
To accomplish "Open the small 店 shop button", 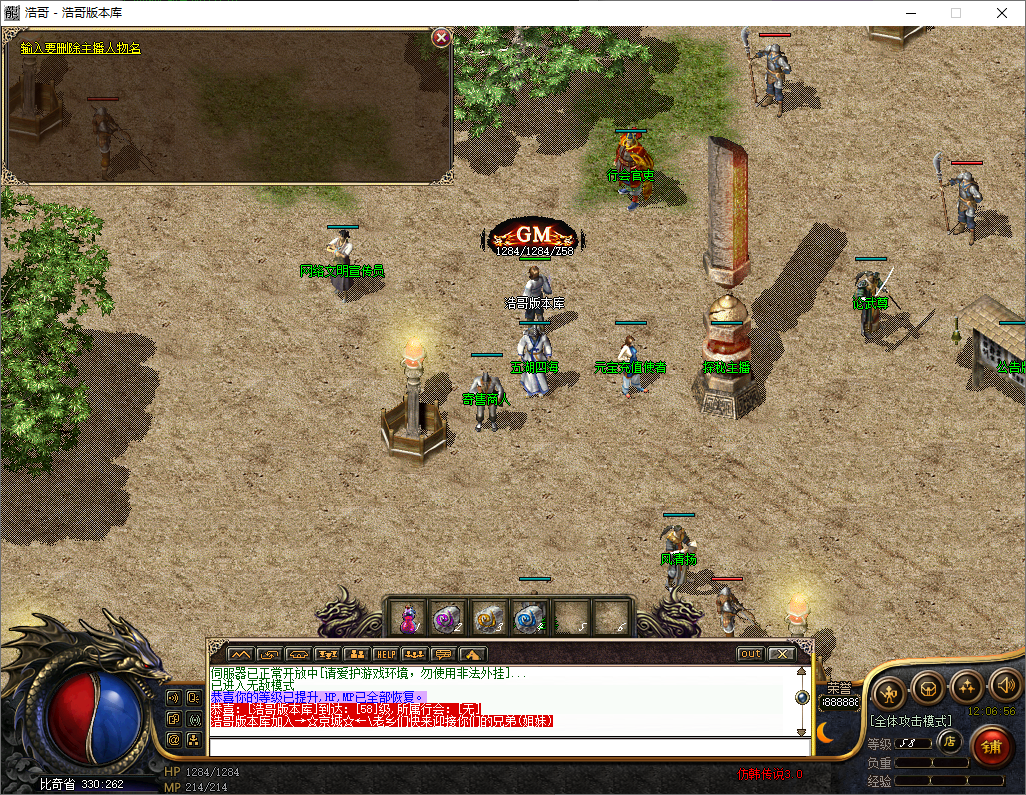I will pyautogui.click(x=951, y=742).
